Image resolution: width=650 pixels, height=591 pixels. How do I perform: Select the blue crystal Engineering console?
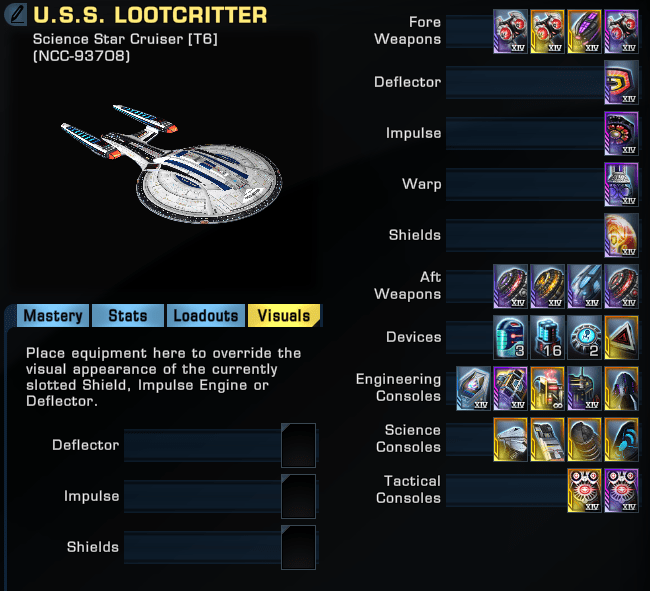click(473, 388)
